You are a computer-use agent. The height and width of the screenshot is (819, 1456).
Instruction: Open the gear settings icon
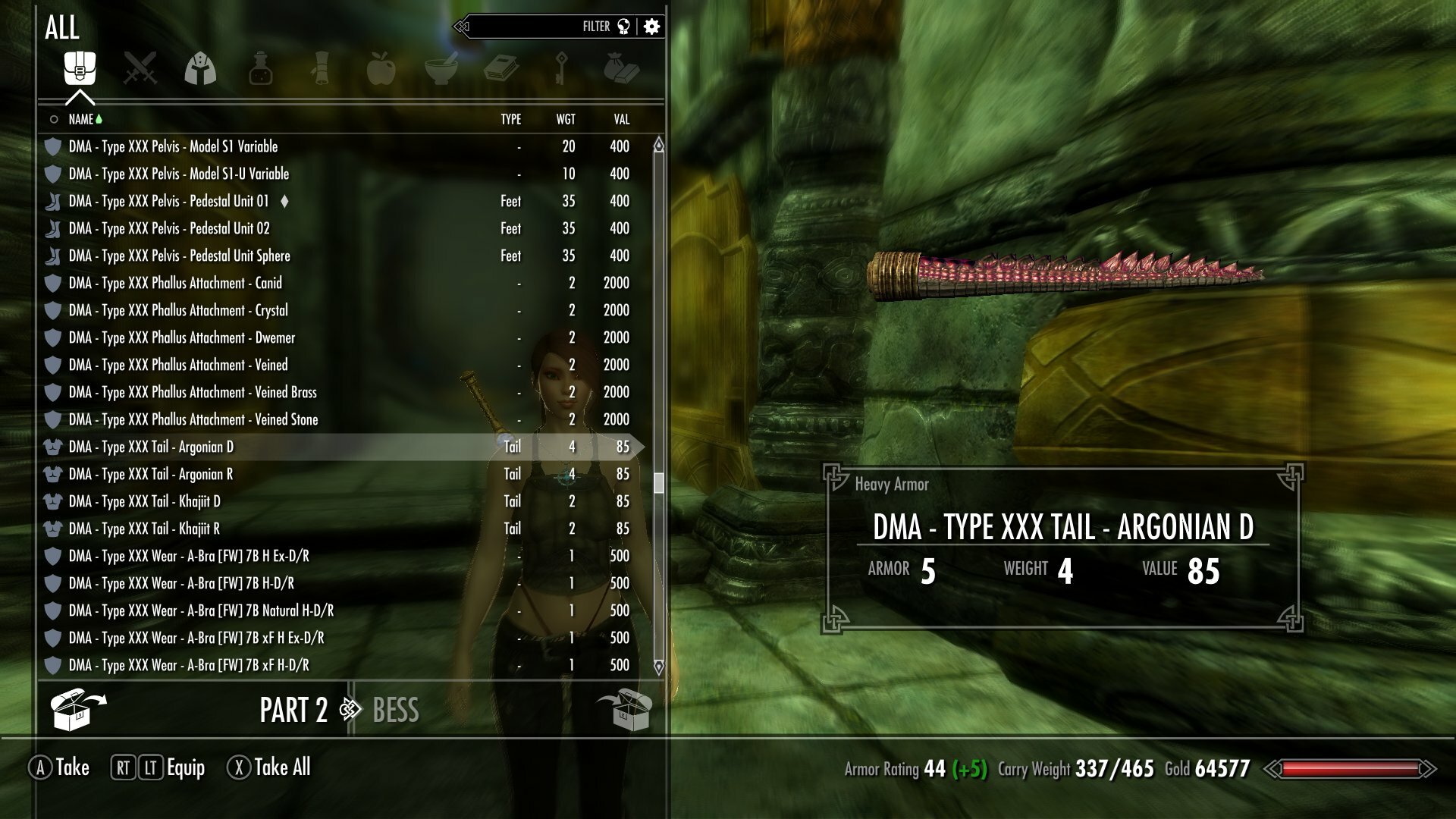tap(651, 27)
